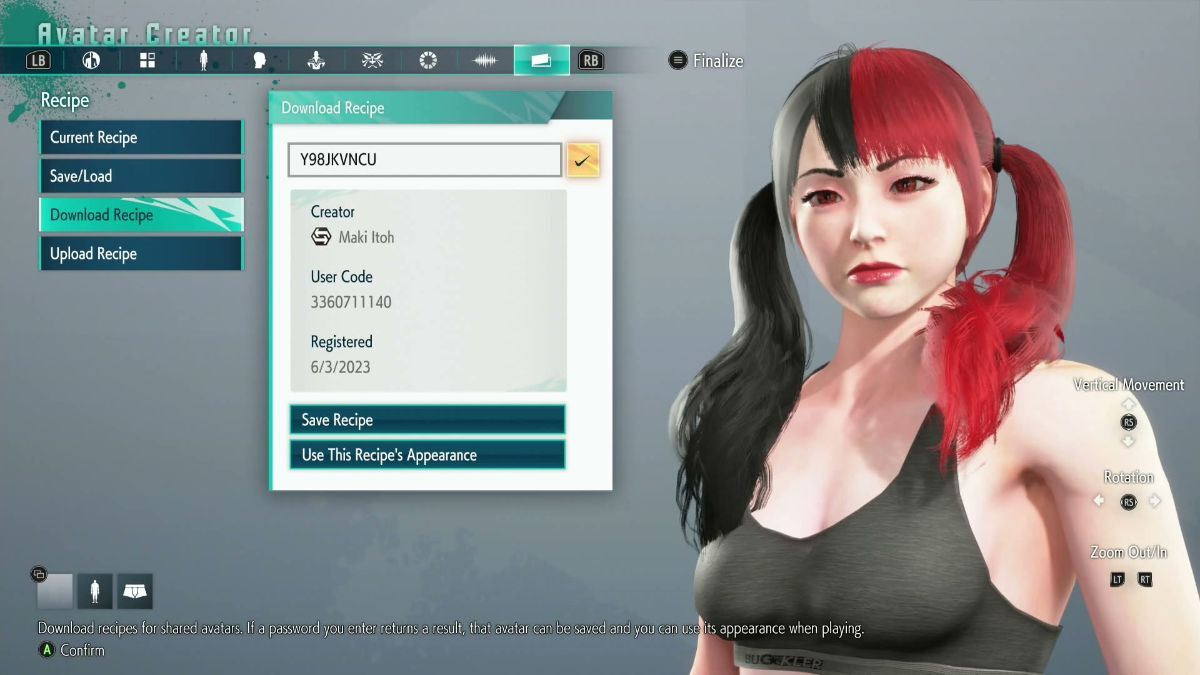Select the Save/Load menu entry
This screenshot has width=1200, height=675.
coord(140,176)
